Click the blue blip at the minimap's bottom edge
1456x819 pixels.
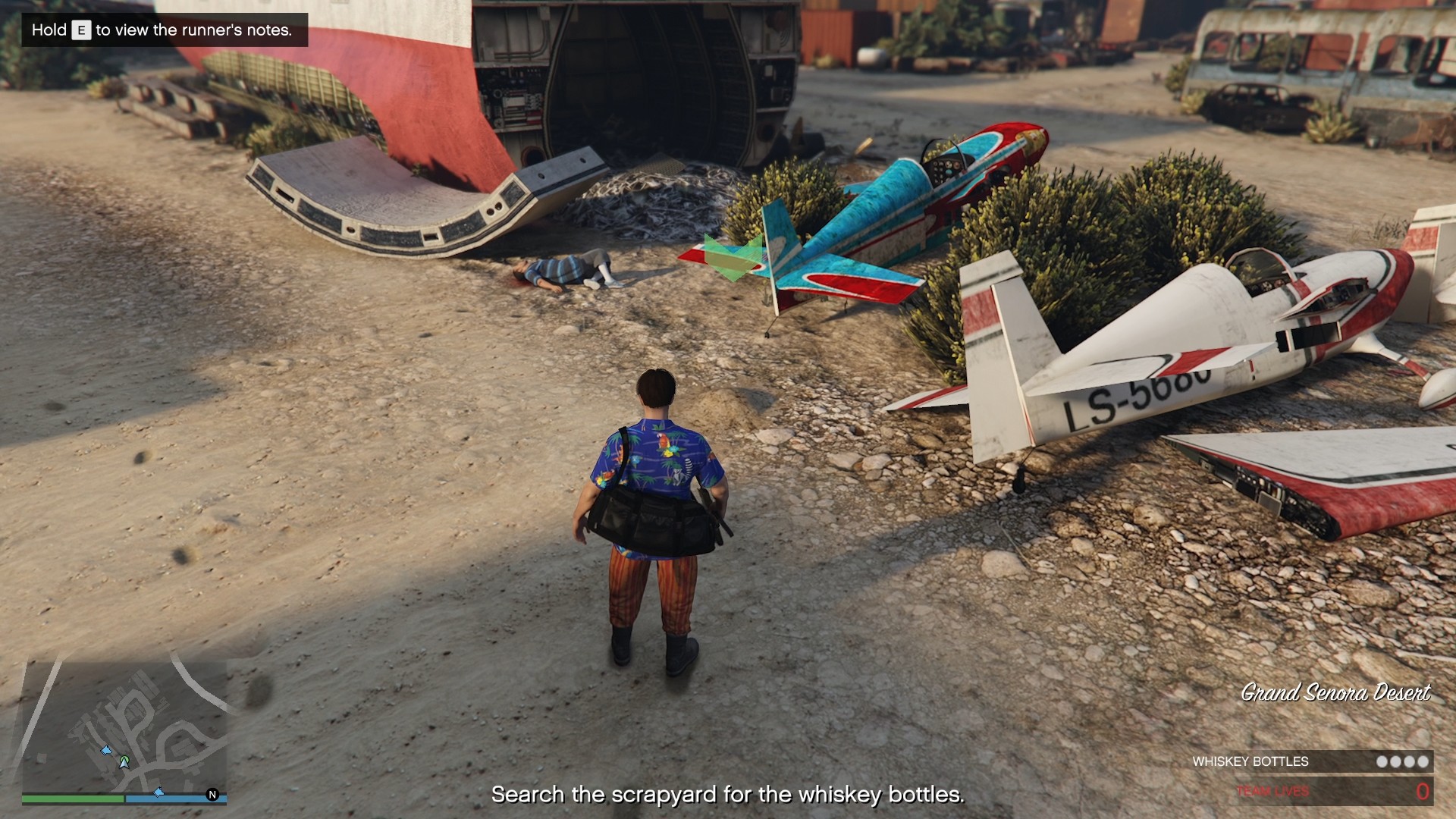158,793
